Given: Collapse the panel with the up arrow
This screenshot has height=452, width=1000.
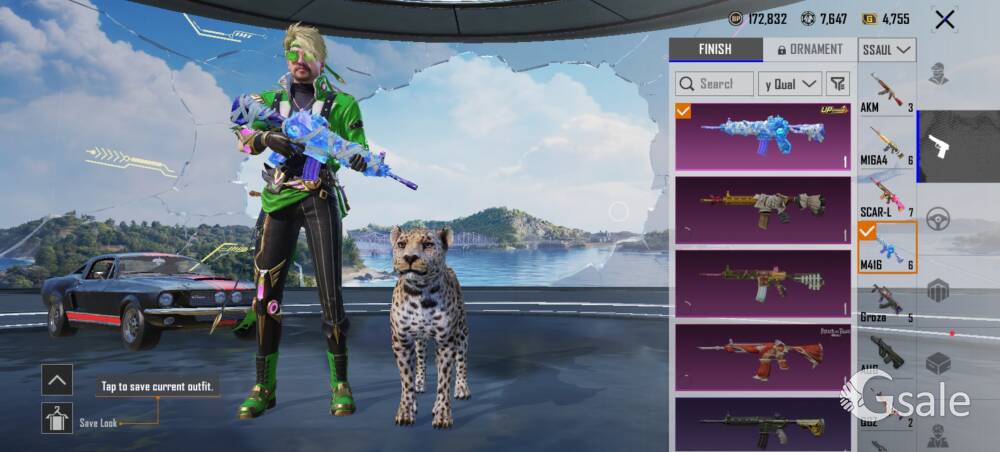Looking at the screenshot, I should point(57,379).
